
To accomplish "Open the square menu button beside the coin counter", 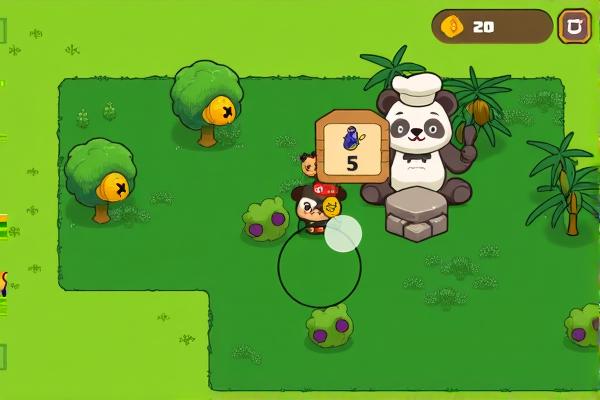I will pyautogui.click(x=574, y=26).
